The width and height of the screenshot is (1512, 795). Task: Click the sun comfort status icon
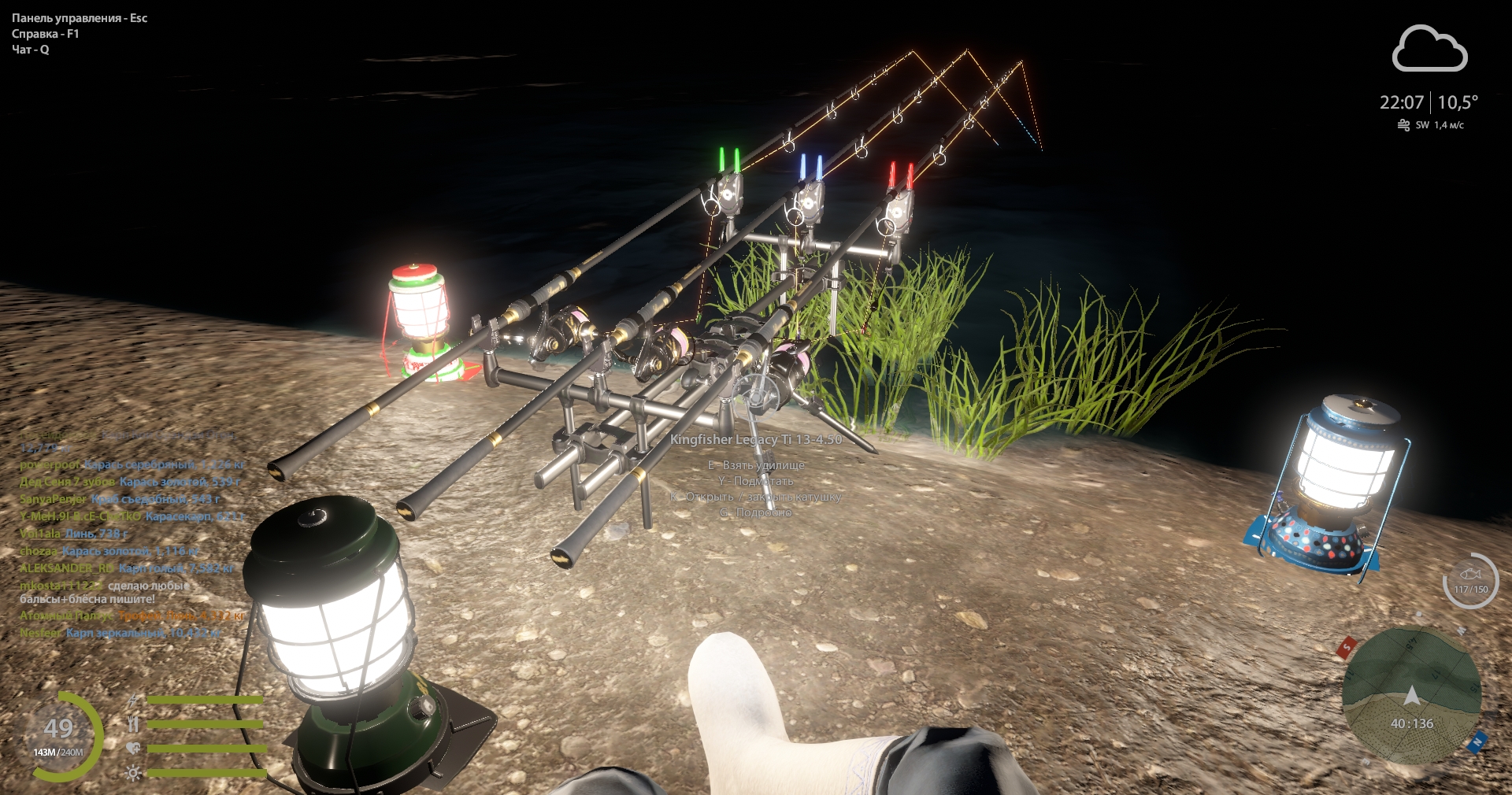pyautogui.click(x=133, y=773)
